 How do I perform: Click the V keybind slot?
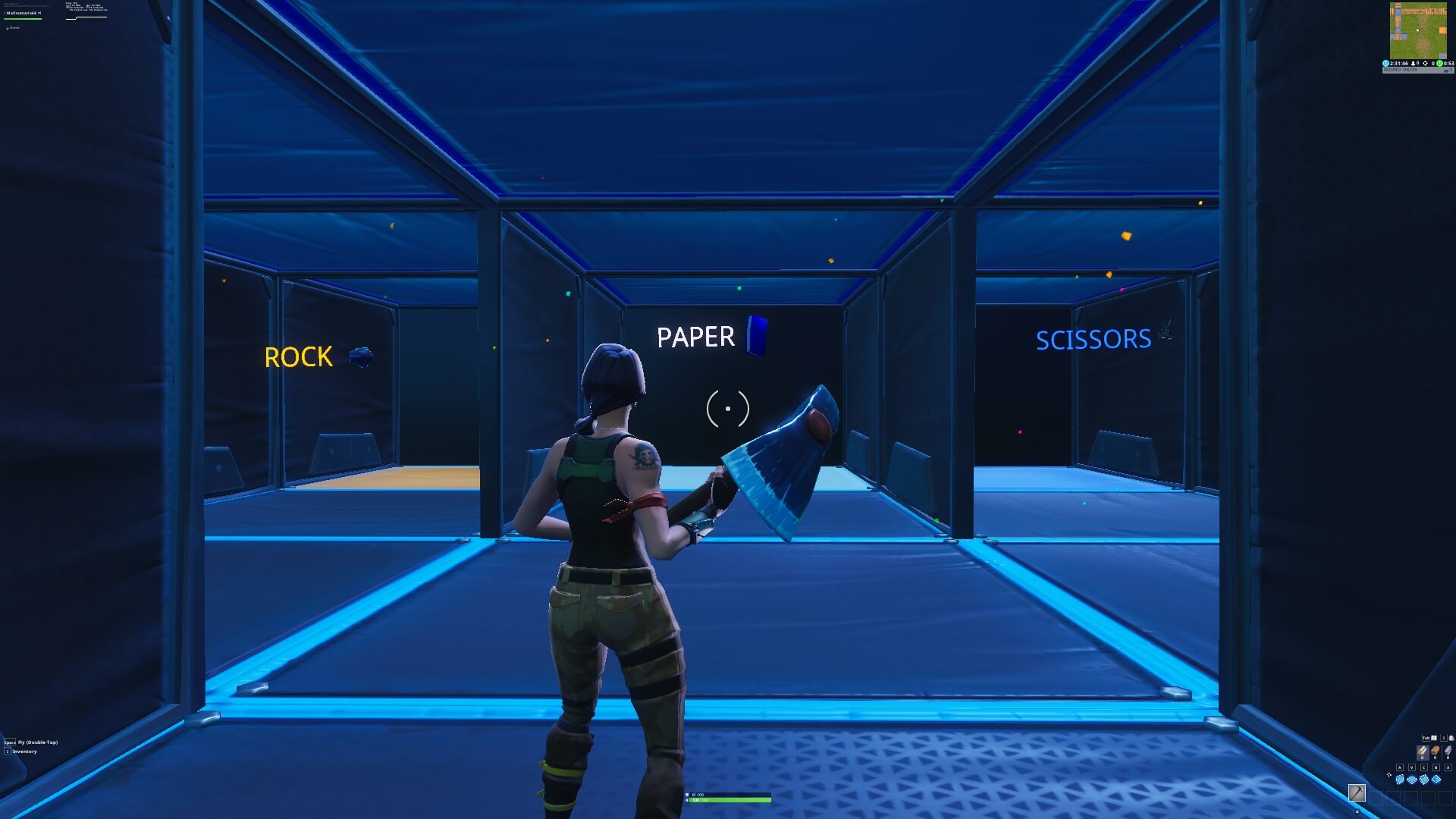1411,767
